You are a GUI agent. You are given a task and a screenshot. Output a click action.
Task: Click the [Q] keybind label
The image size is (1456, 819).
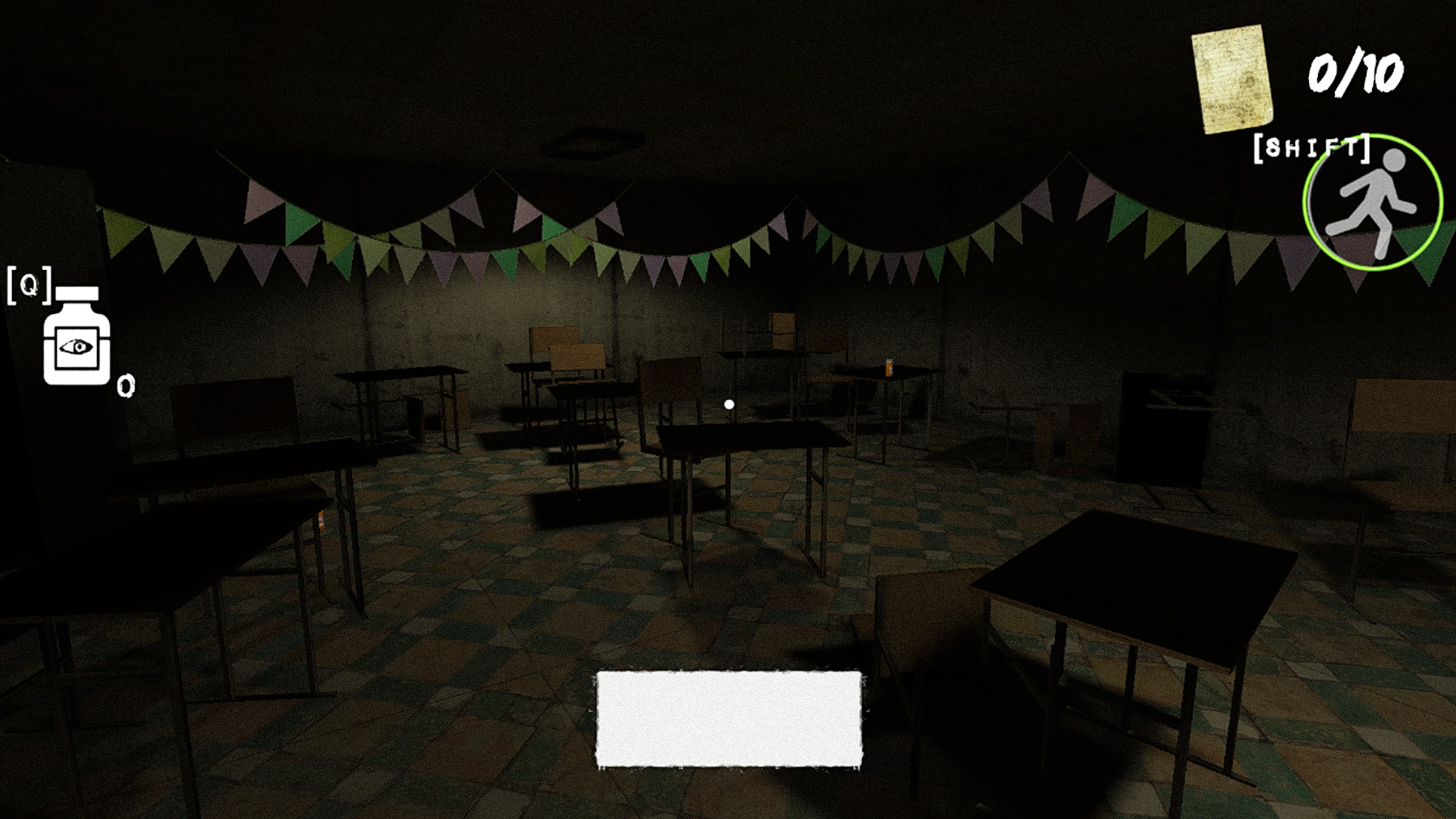29,287
